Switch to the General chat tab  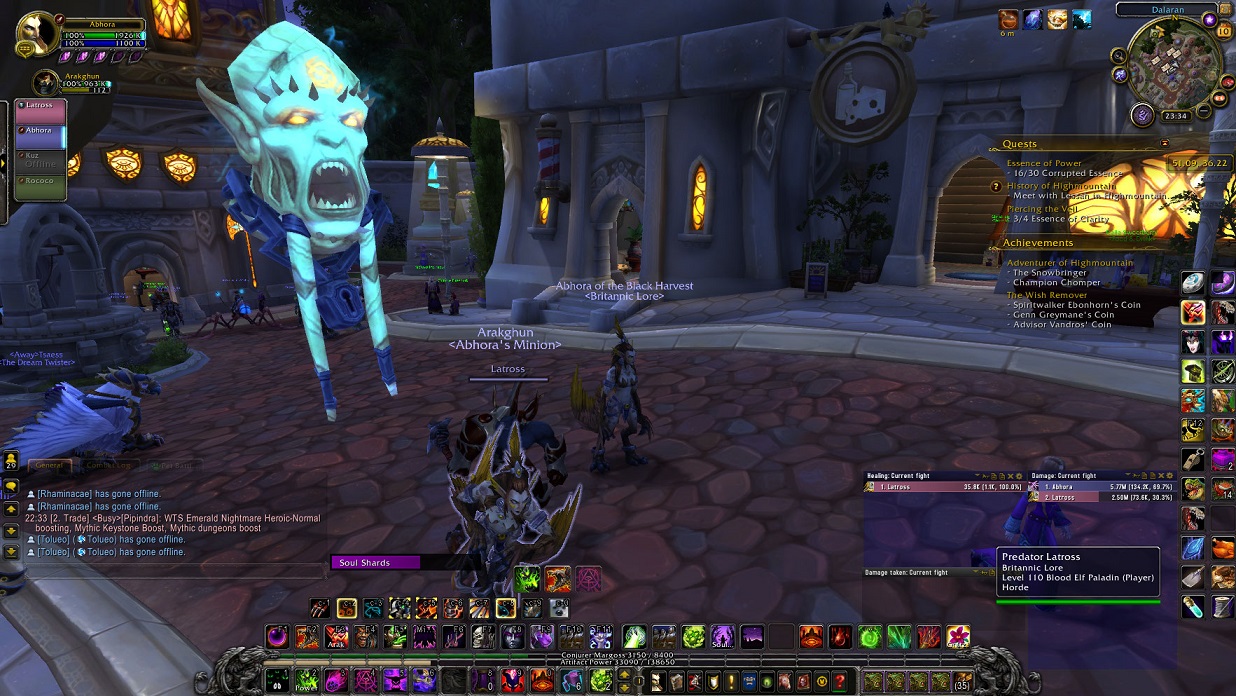(x=50, y=465)
